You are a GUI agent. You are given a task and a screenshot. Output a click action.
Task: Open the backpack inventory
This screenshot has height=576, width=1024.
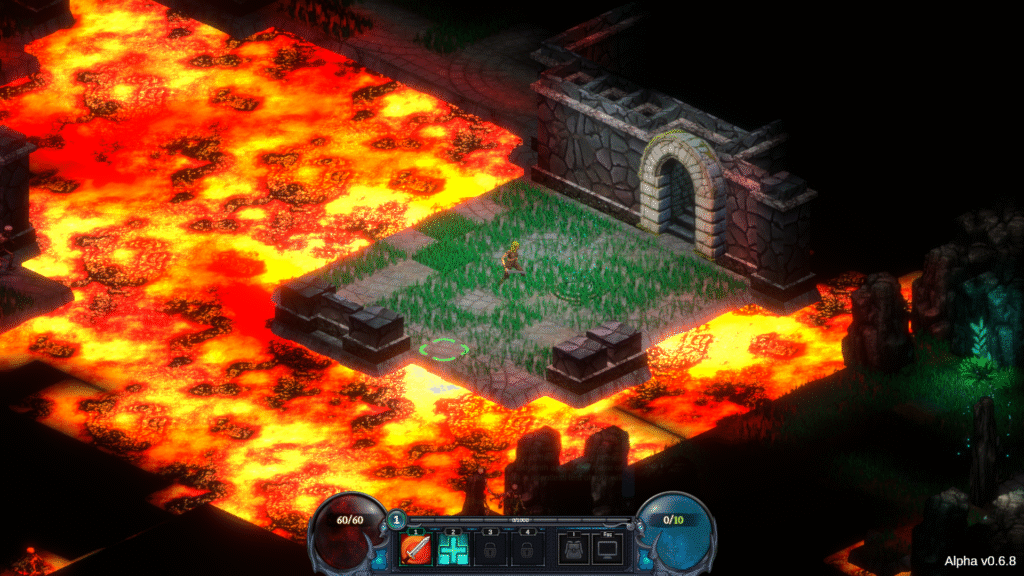(572, 549)
